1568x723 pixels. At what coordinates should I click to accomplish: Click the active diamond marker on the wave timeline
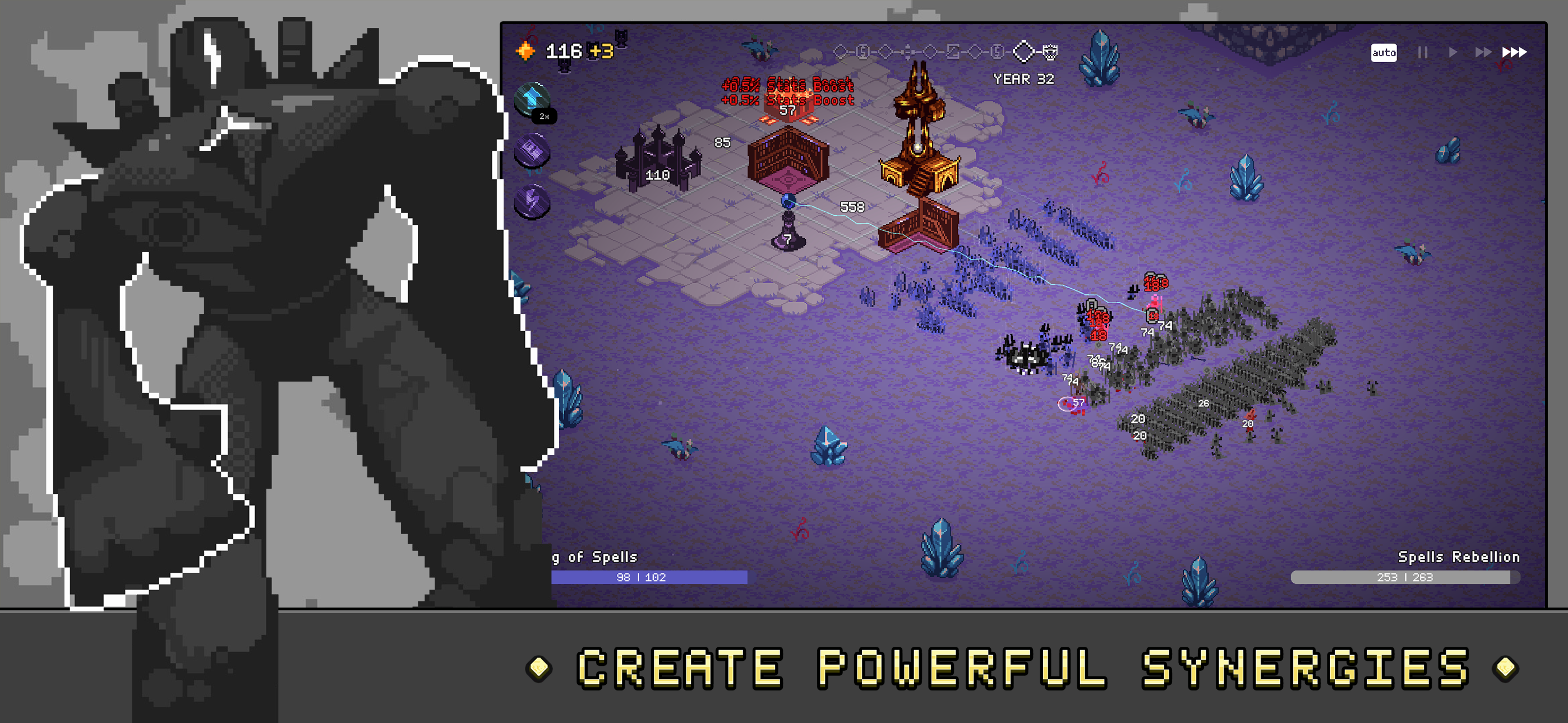coord(1025,52)
